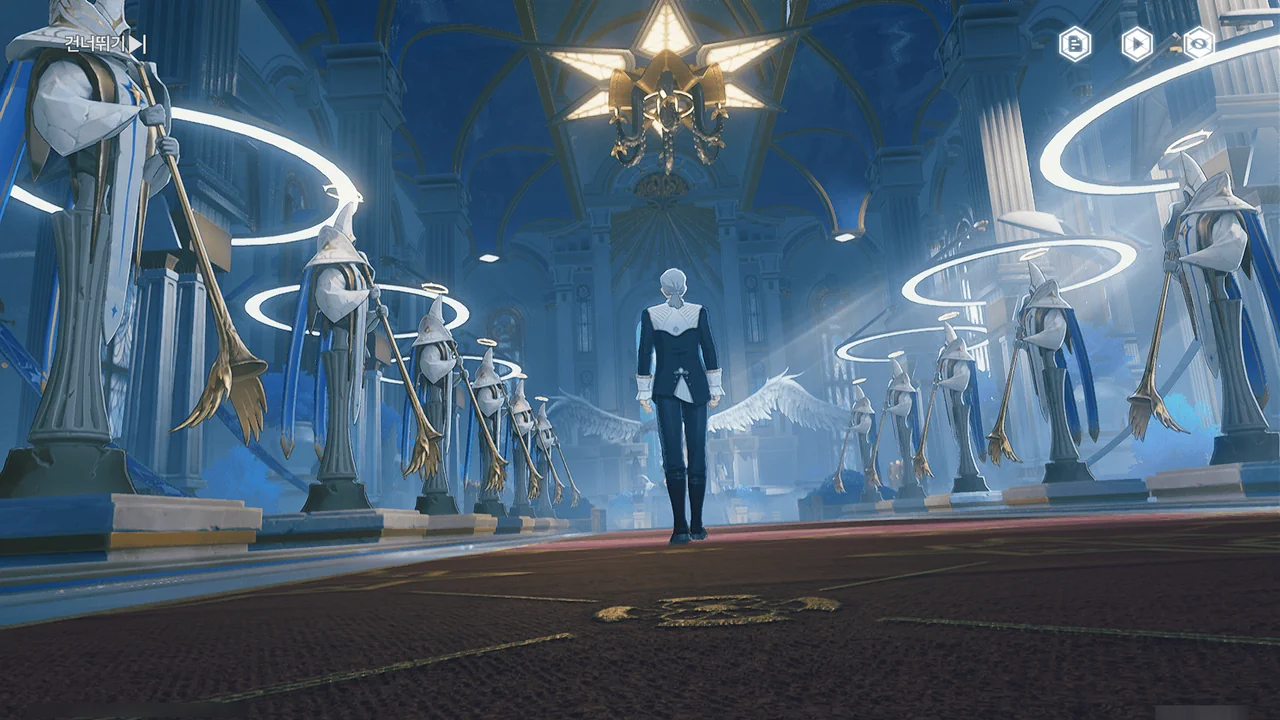Skip the cutscene with the 건너뛰기 button
1280x720 pixels.
tap(105, 43)
